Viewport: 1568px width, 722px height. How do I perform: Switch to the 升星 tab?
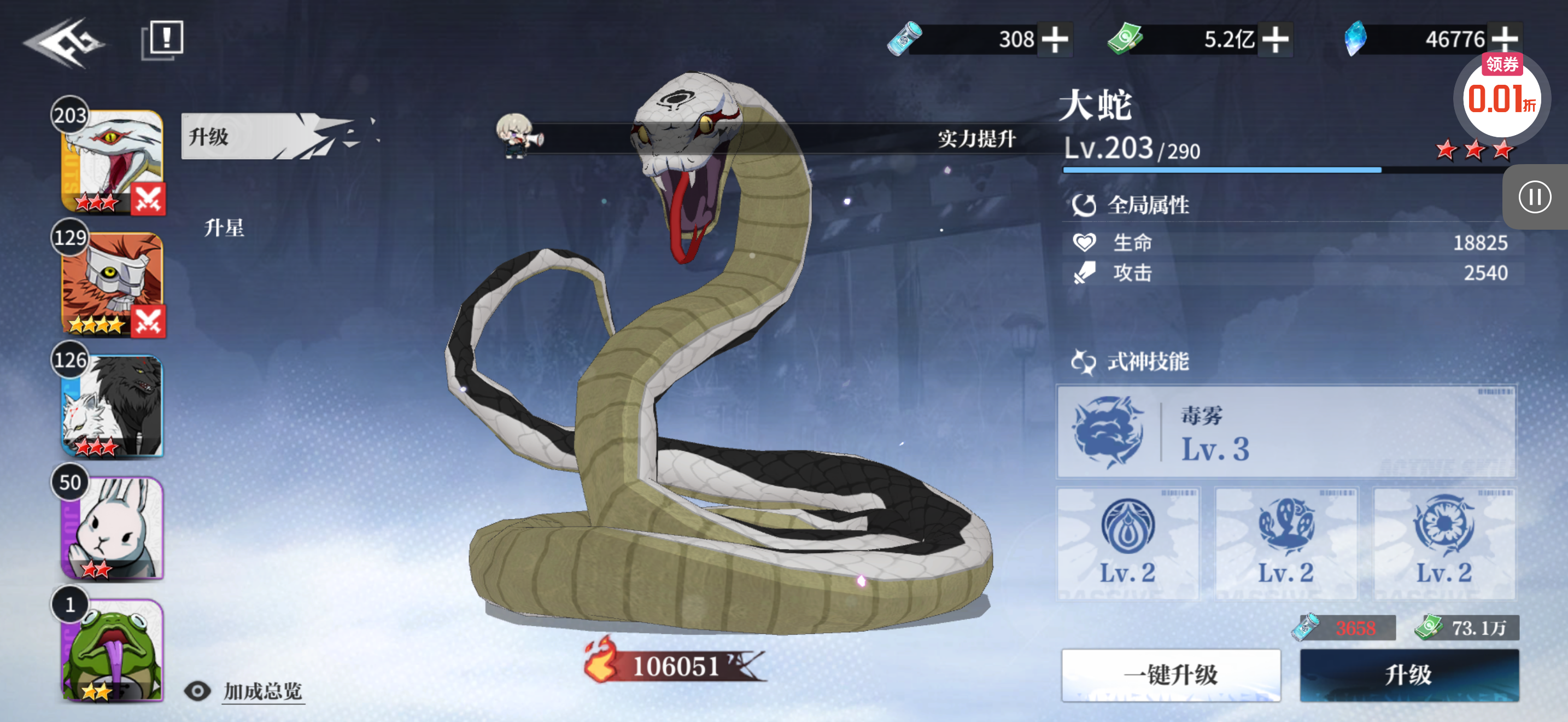click(224, 228)
